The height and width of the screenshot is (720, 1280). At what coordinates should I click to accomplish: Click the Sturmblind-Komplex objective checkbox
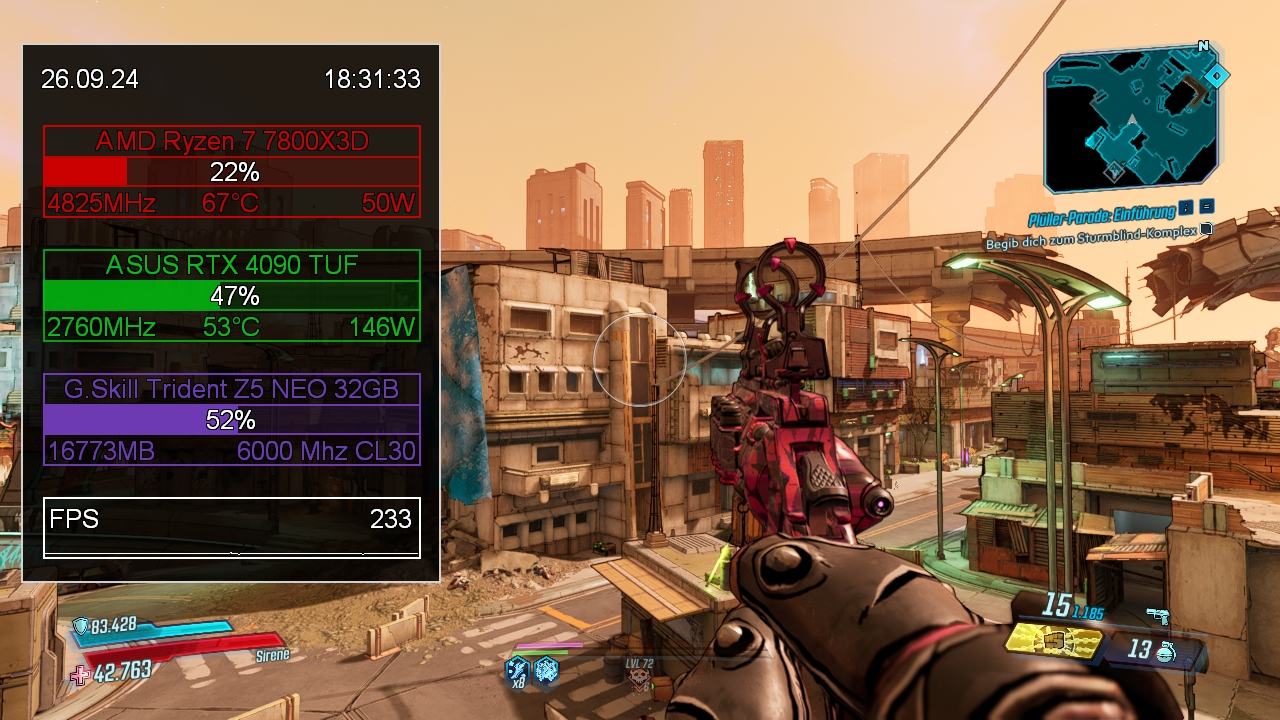coord(1207,229)
